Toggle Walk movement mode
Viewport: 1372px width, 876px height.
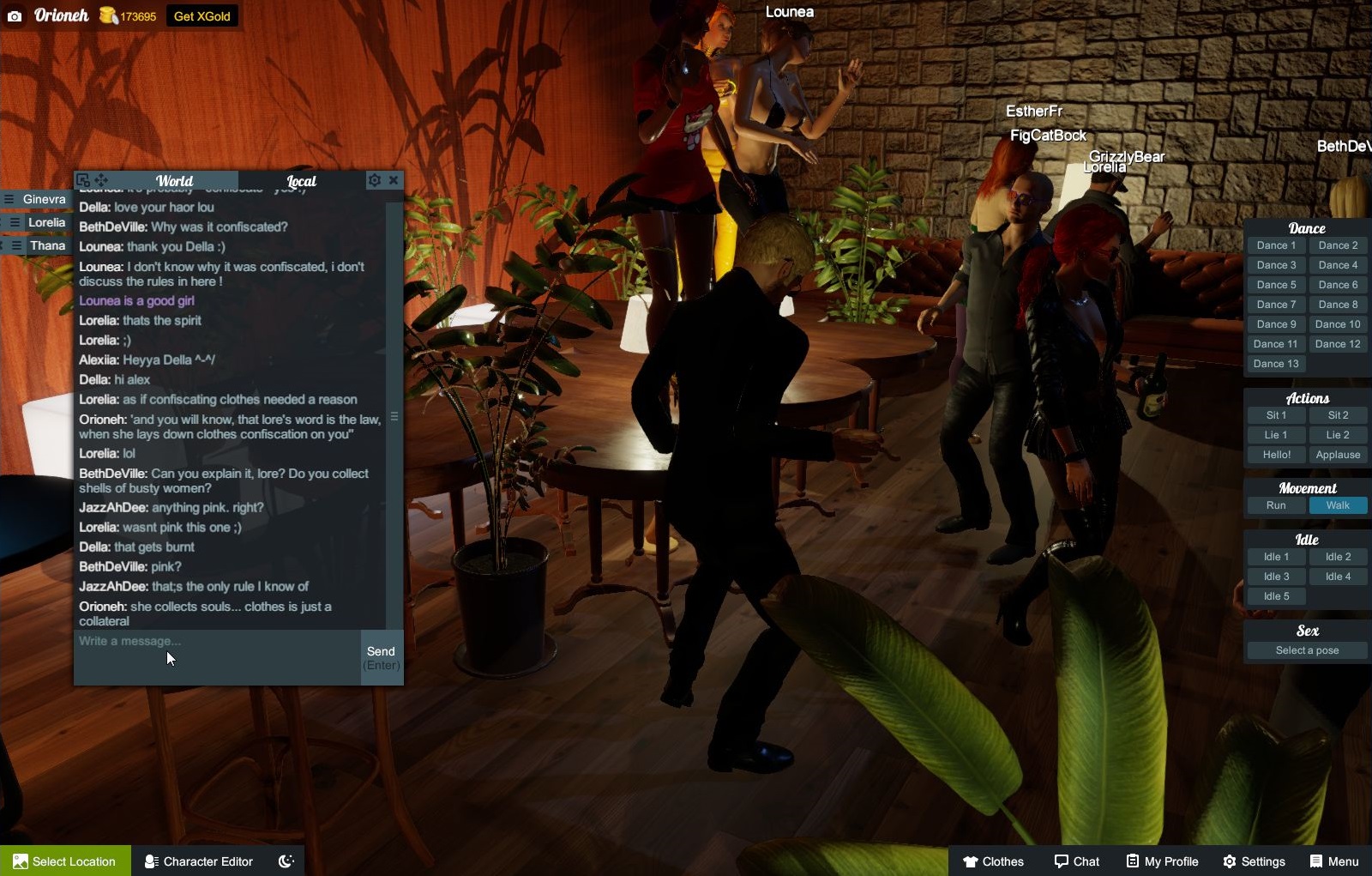point(1338,505)
